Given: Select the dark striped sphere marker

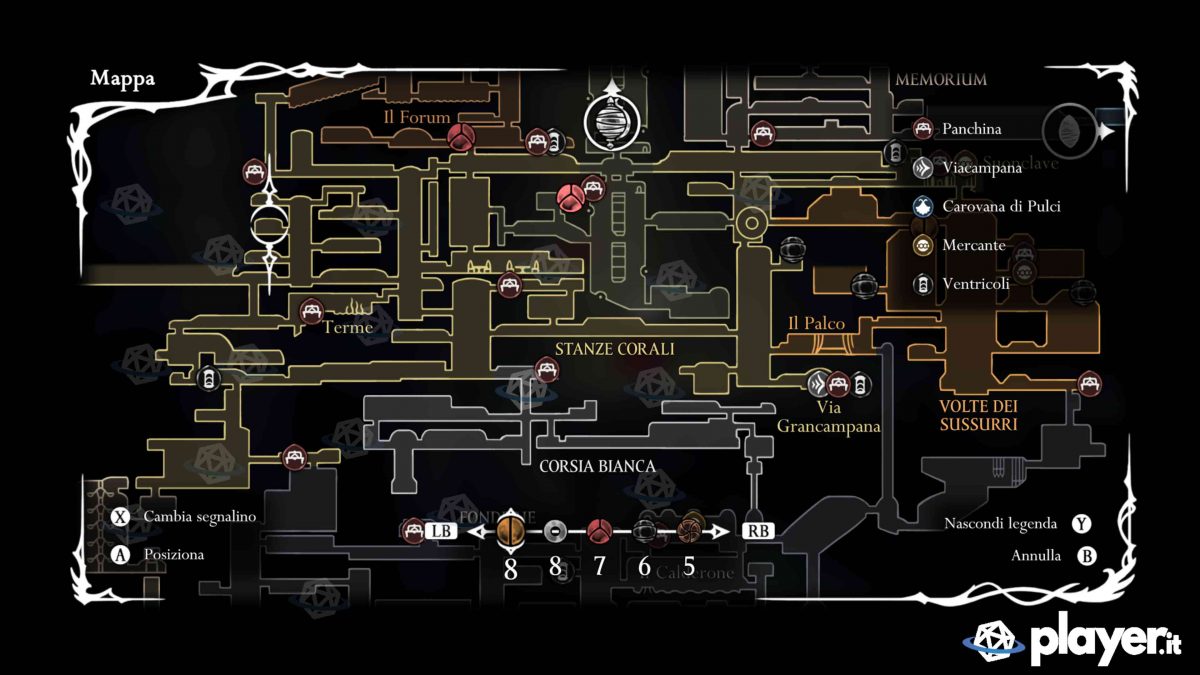Looking at the screenshot, I should pos(645,531).
